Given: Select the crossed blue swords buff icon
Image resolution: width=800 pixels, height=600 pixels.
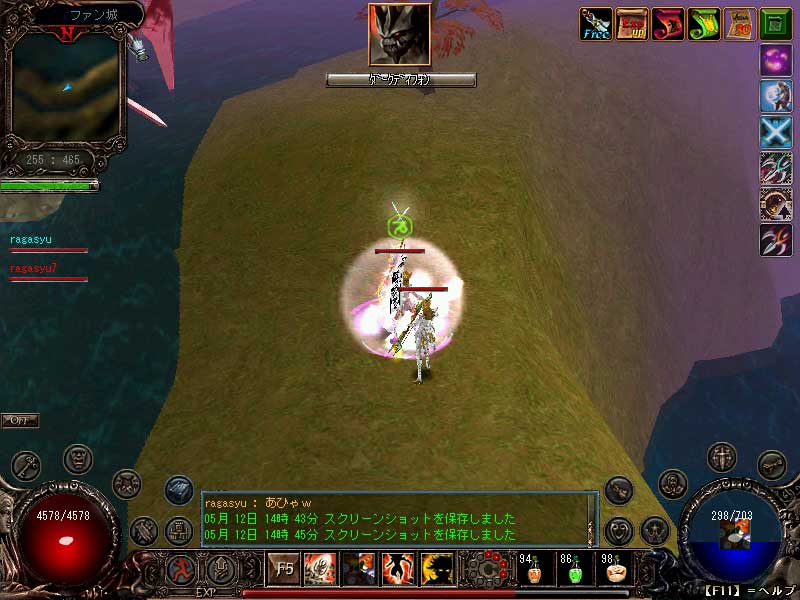Looking at the screenshot, I should tap(775, 132).
